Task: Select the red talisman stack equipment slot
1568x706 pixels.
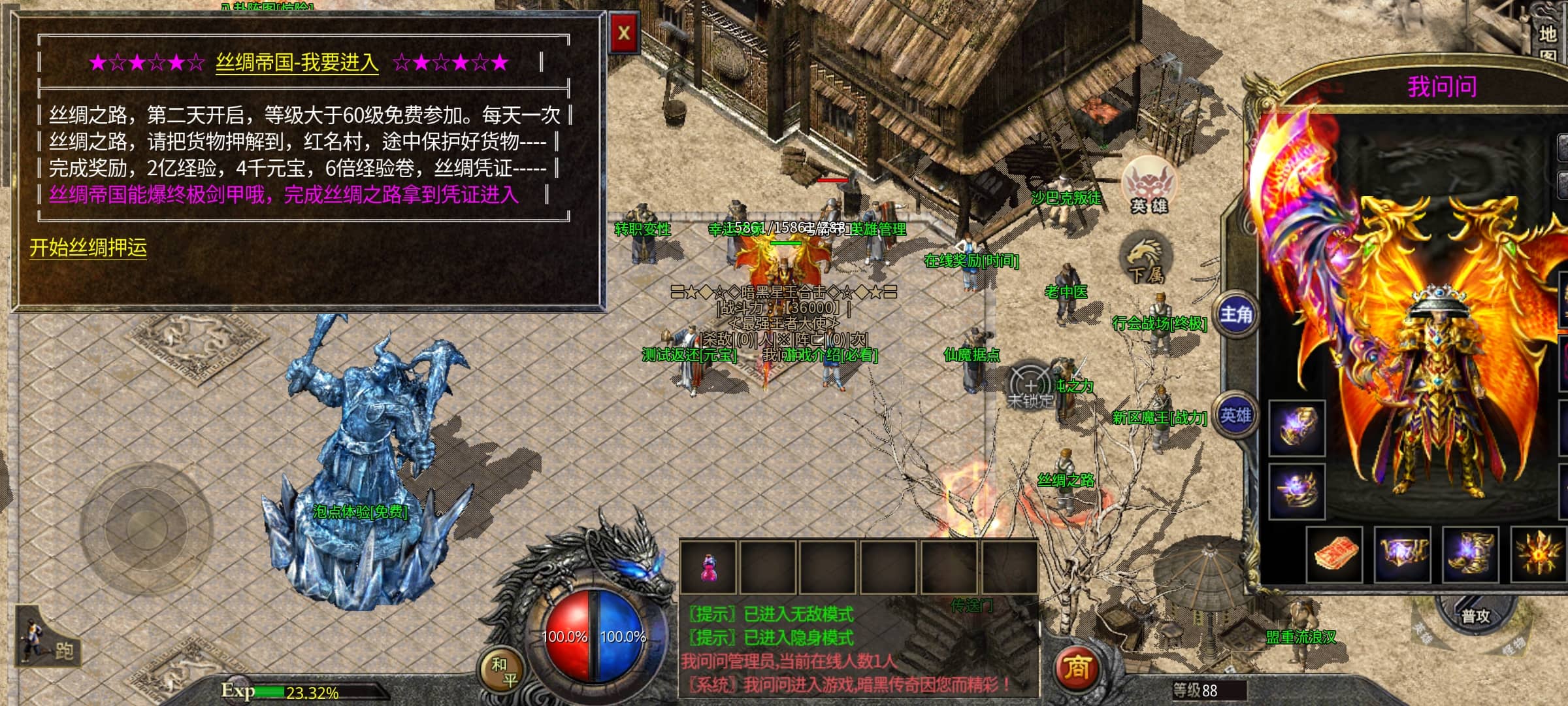Action: (x=1335, y=554)
